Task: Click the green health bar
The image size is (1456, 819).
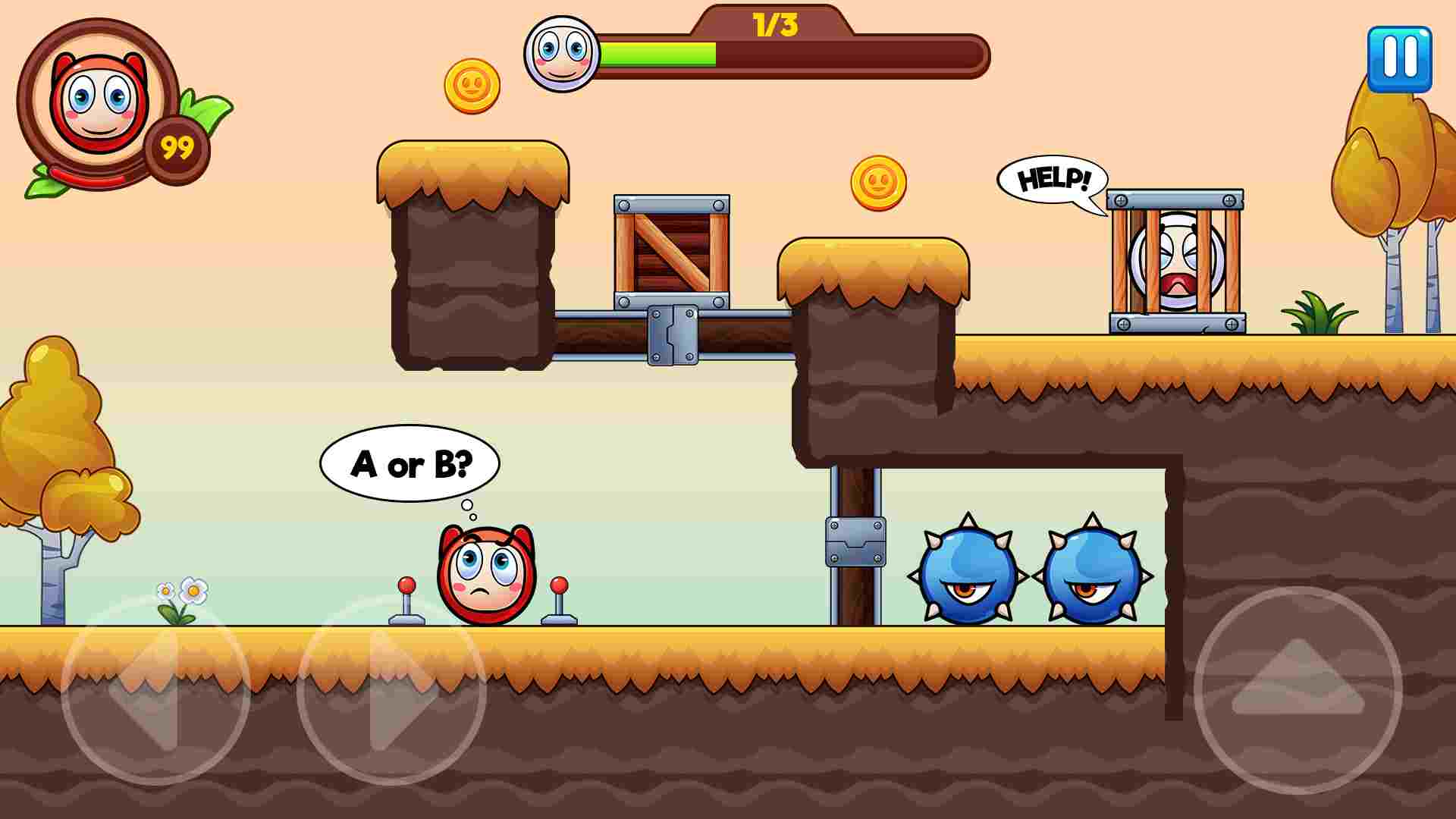Action: click(x=660, y=55)
